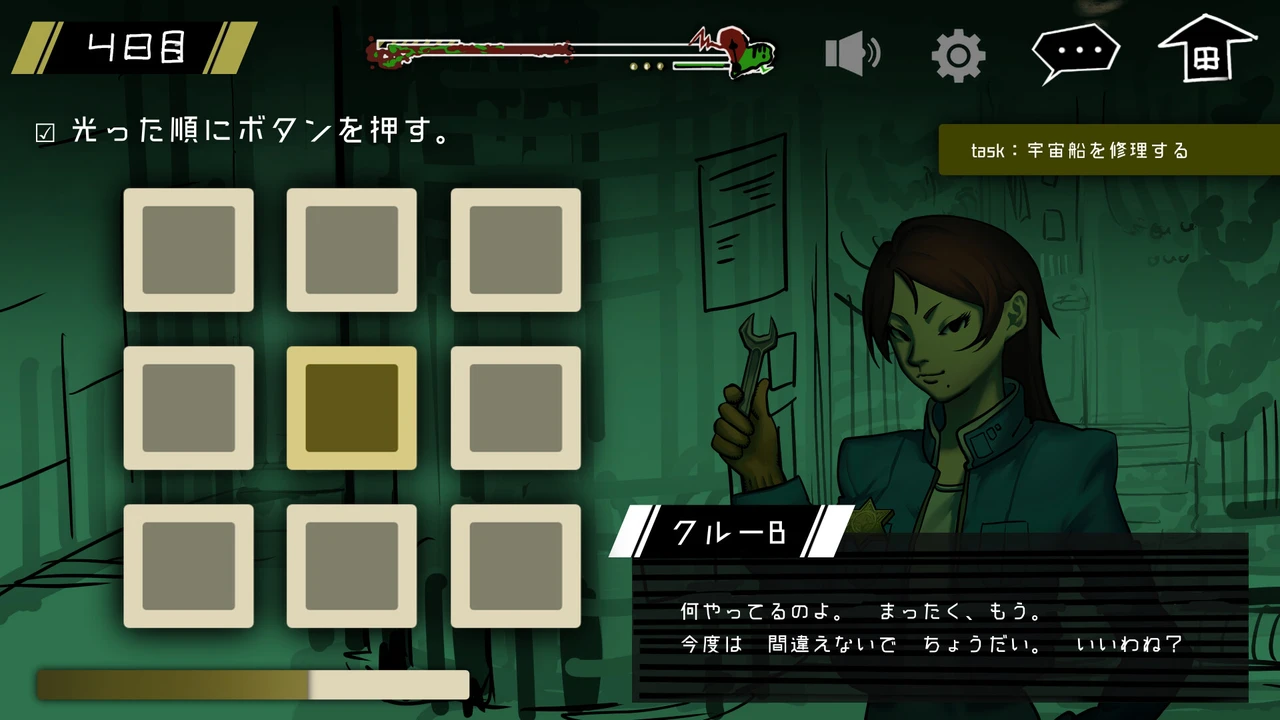The height and width of the screenshot is (720, 1280).
Task: Choose the top-middle grid button
Action: [x=351, y=250]
